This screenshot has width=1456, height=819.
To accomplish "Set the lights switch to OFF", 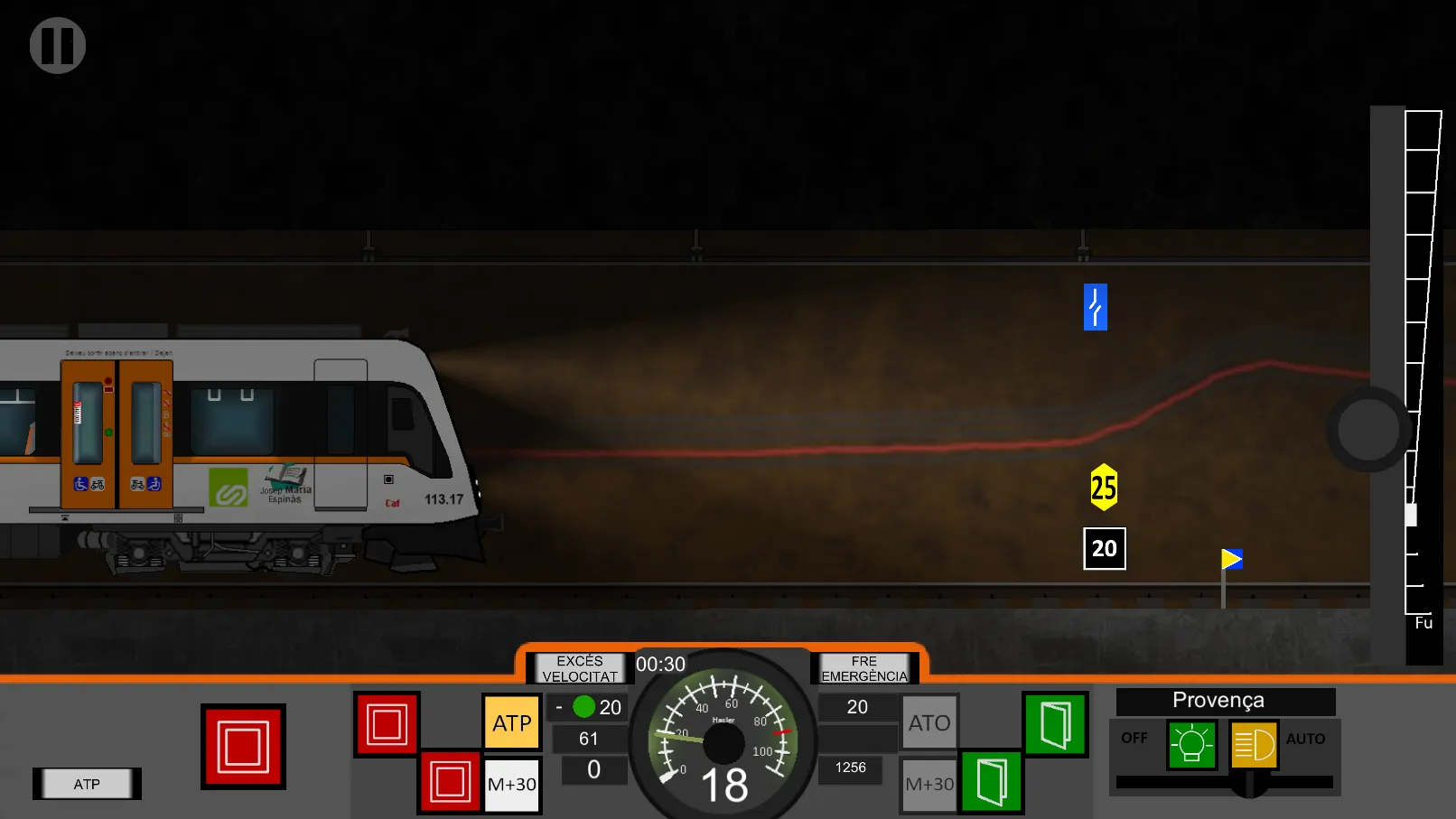I will coord(1134,738).
